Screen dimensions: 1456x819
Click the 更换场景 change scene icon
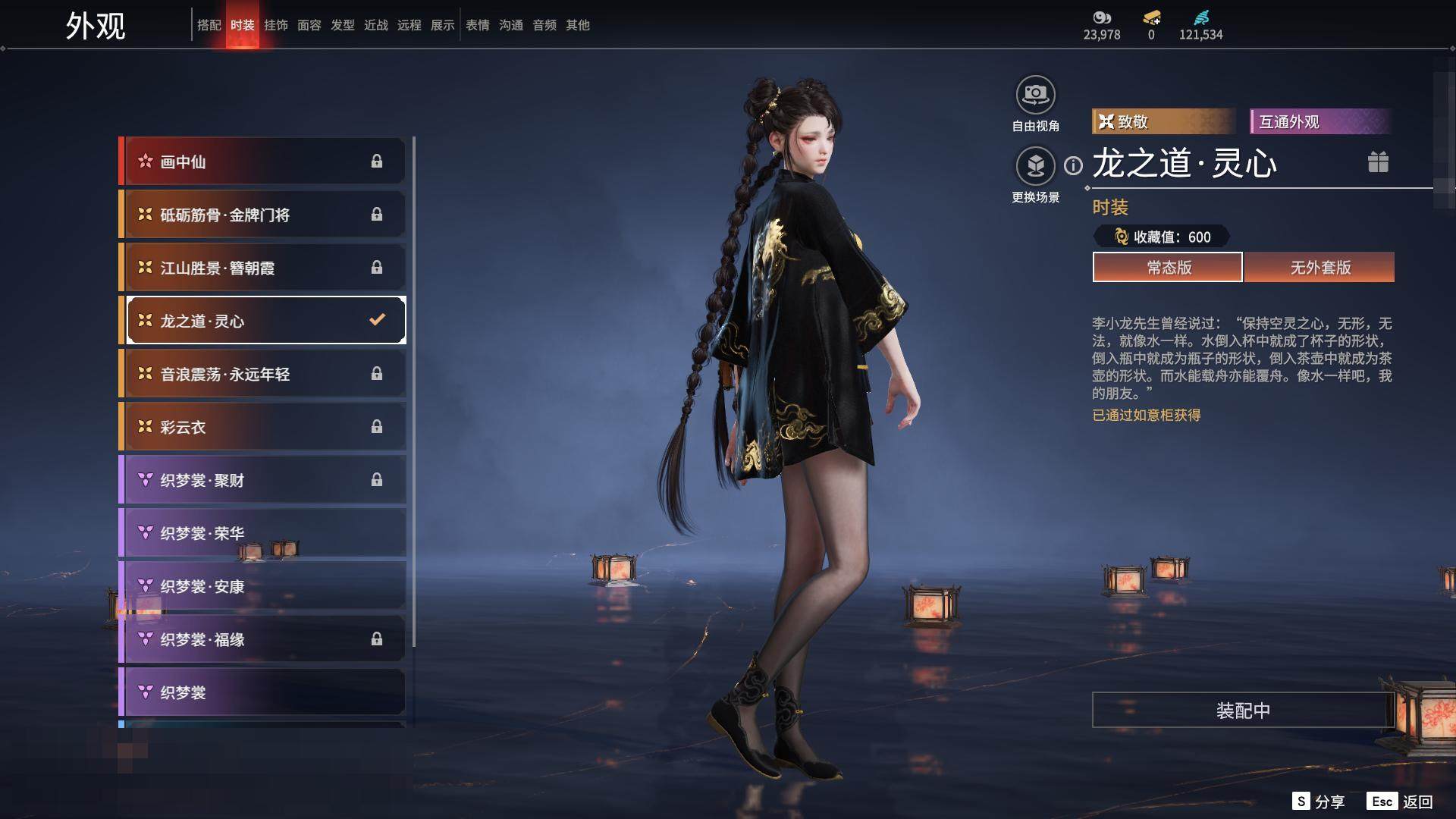pyautogui.click(x=1035, y=166)
